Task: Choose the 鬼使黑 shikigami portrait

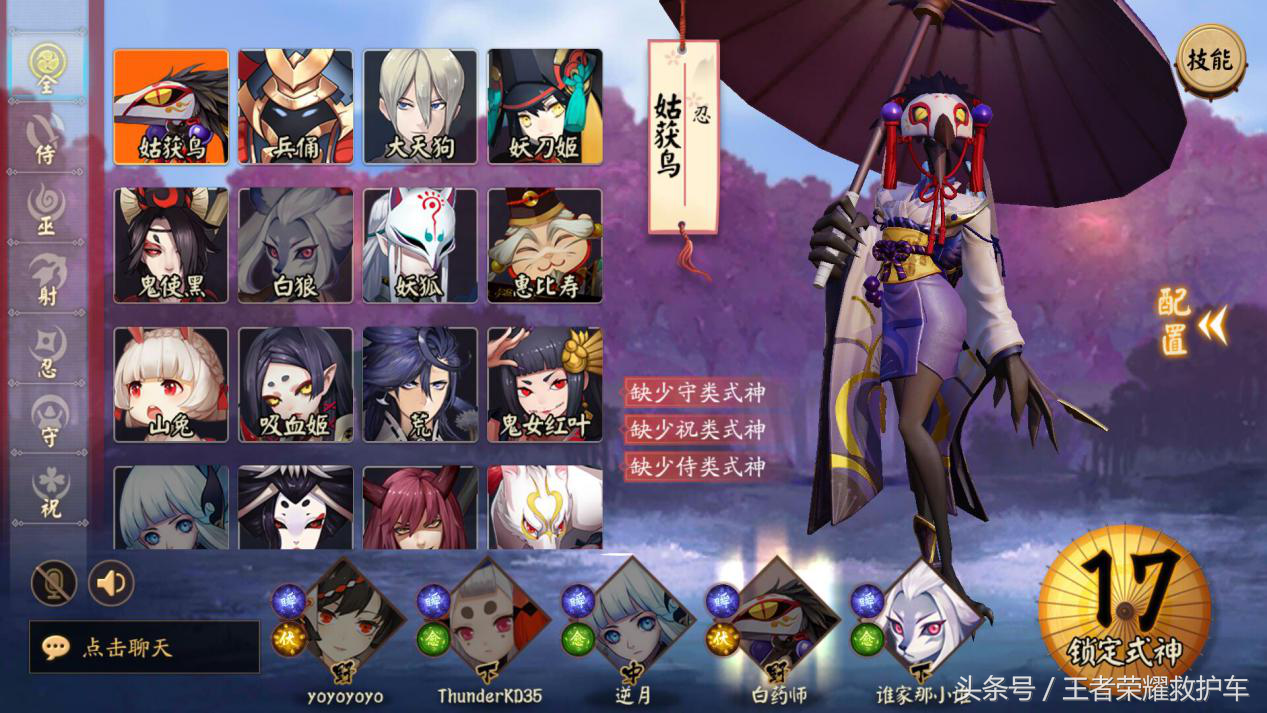Action: tap(171, 246)
